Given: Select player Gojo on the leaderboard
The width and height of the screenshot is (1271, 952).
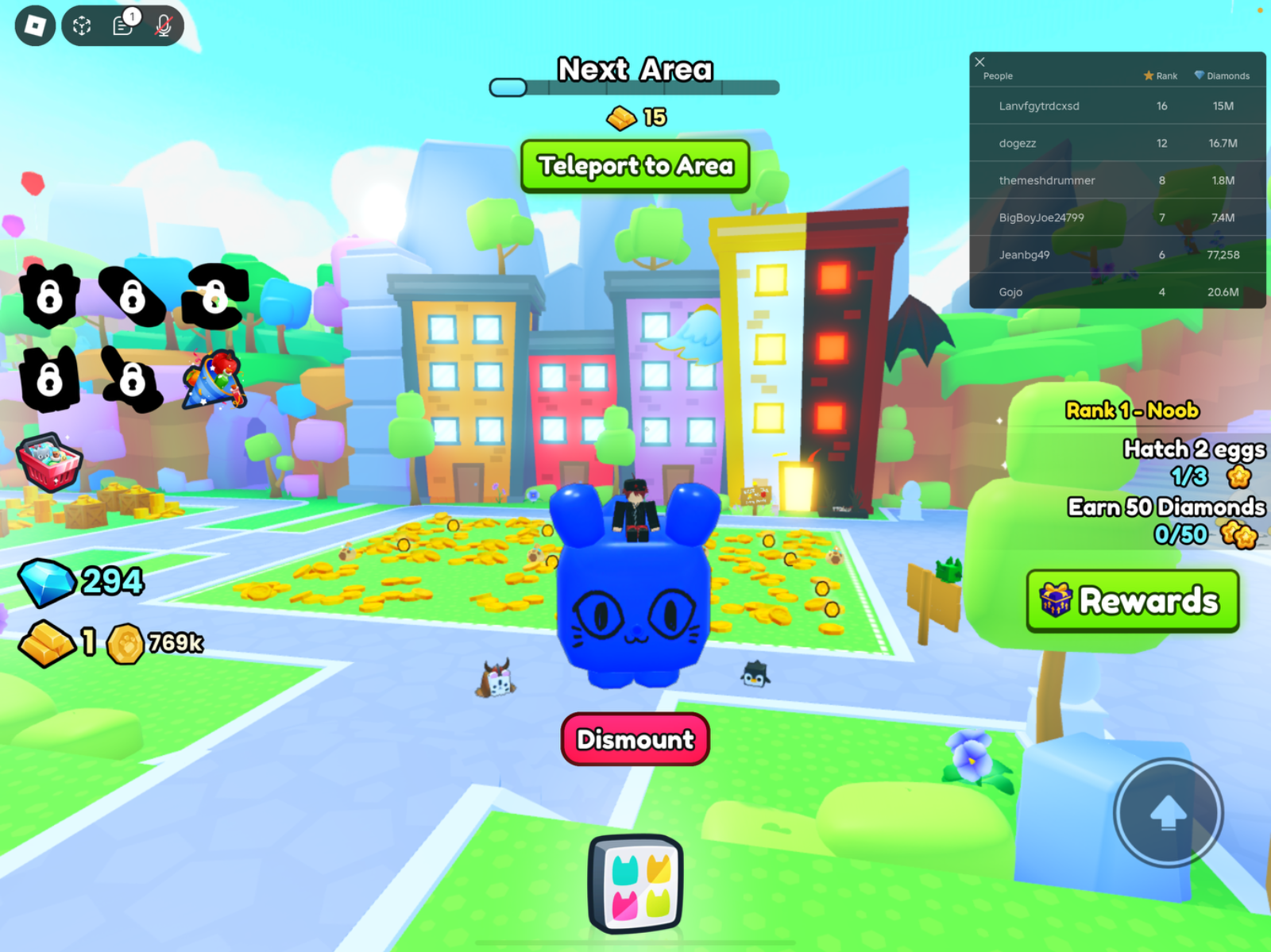Looking at the screenshot, I should (x=1010, y=291).
